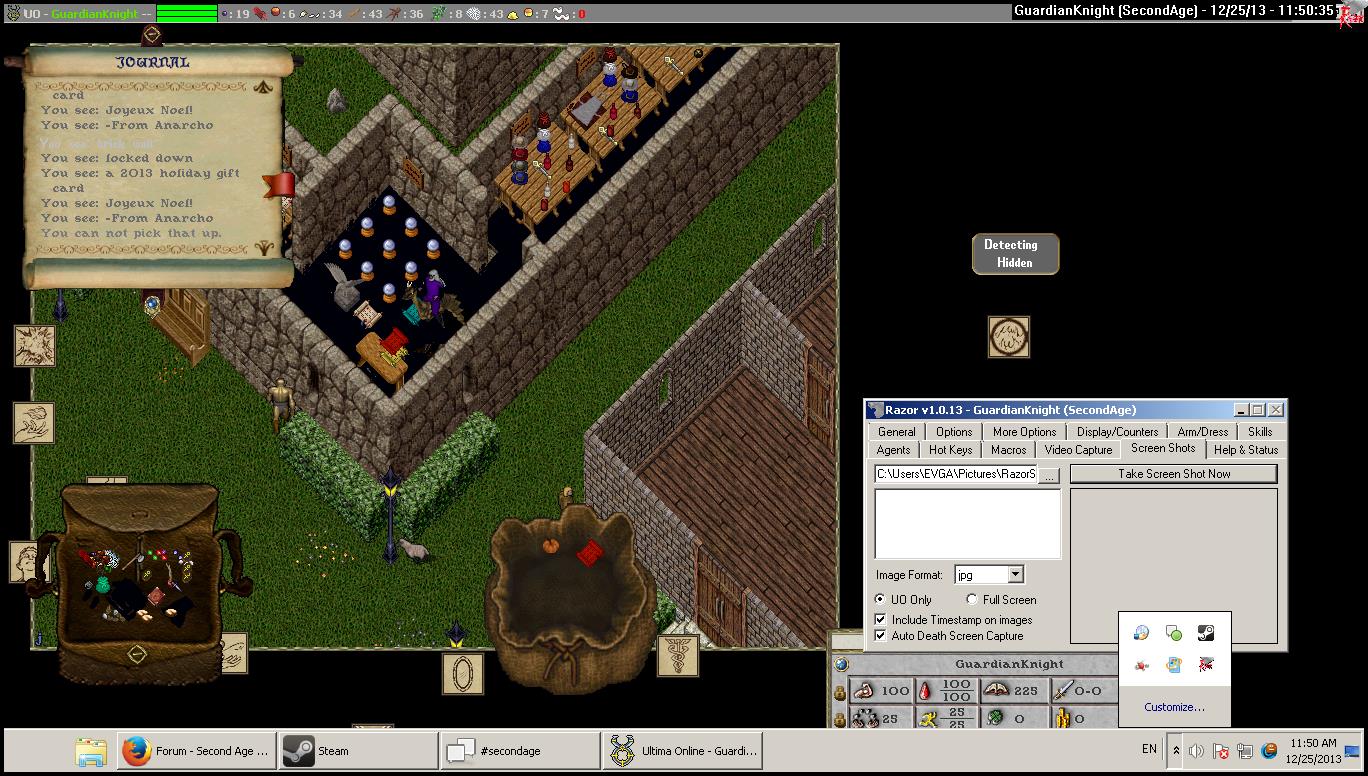This screenshot has width=1368, height=776.
Task: Choose the Full Screen capture option
Action: point(972,599)
